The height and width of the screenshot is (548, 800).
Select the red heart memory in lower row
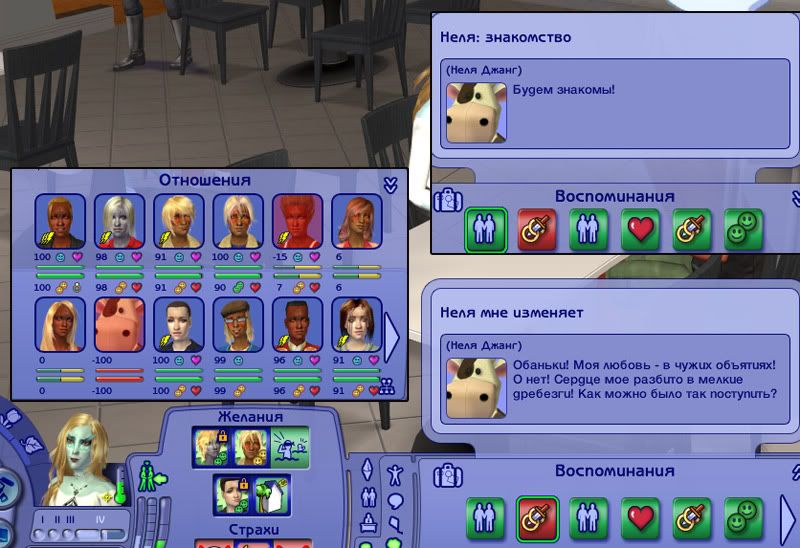tap(639, 517)
